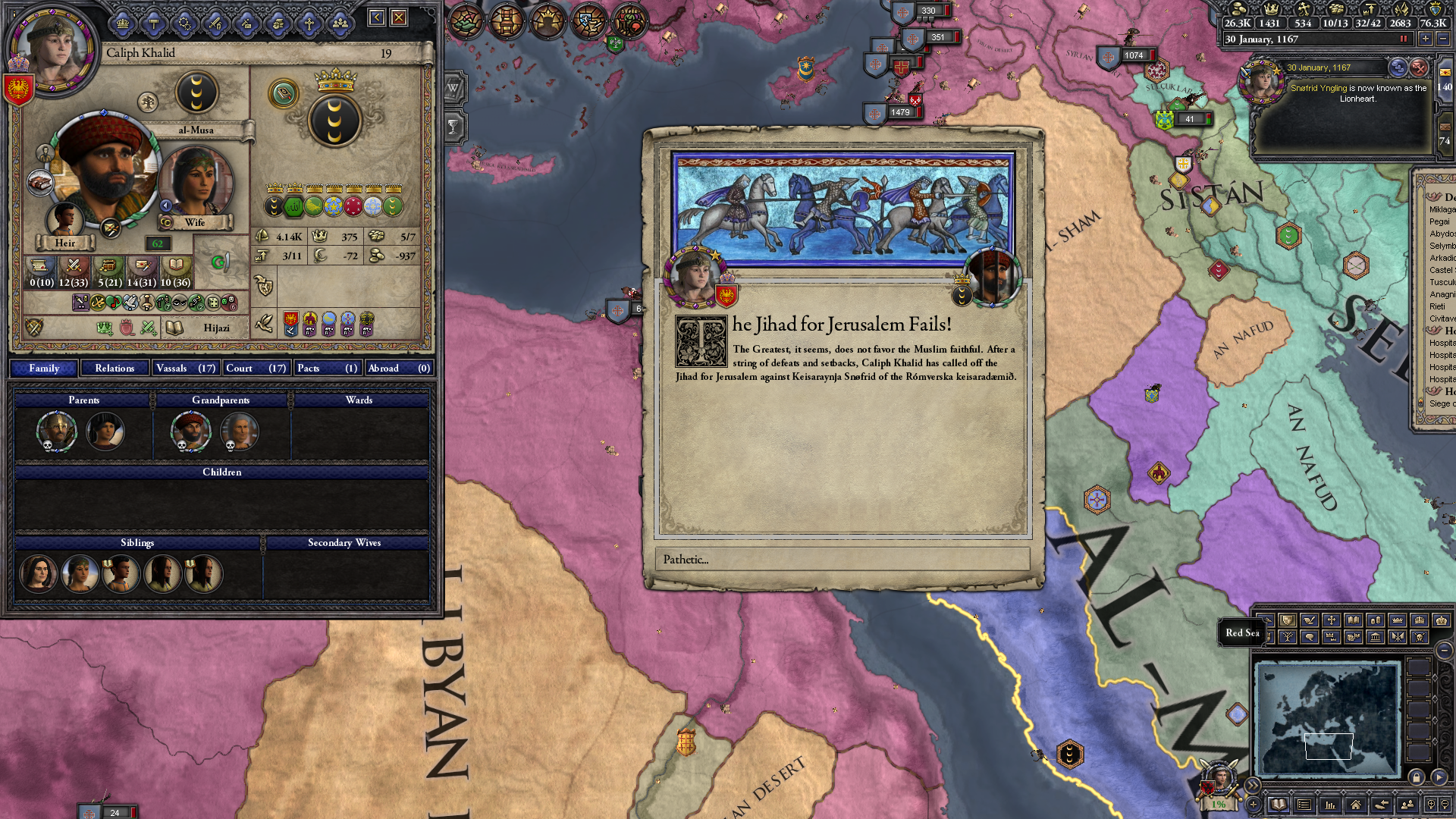Open the diplomacy map mode quill icon
Screen dimensions: 1456x819
click(x=1307, y=621)
